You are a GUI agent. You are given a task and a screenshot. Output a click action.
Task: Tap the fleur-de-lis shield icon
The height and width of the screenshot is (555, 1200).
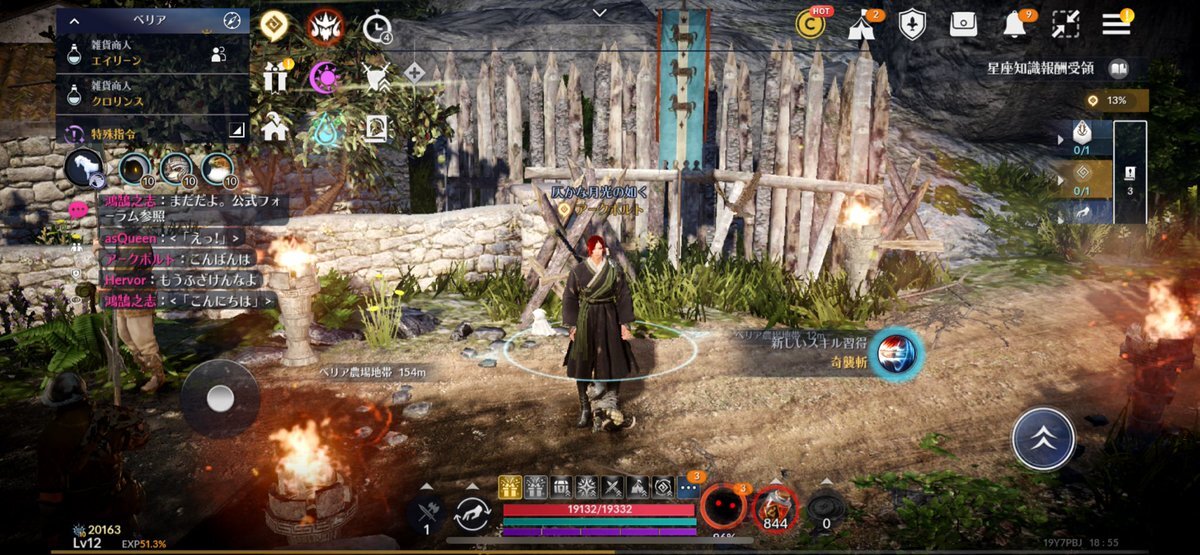point(912,25)
